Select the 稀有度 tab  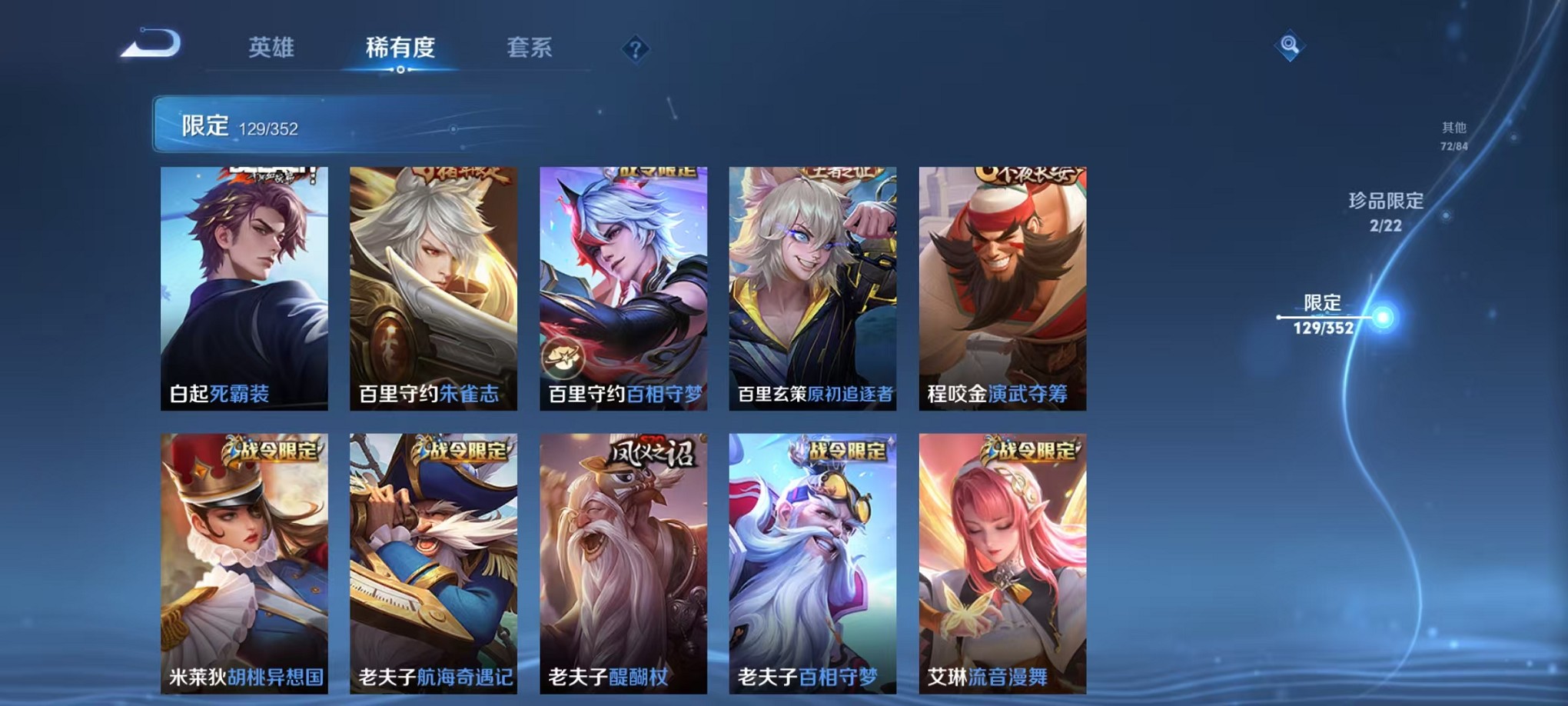[399, 48]
